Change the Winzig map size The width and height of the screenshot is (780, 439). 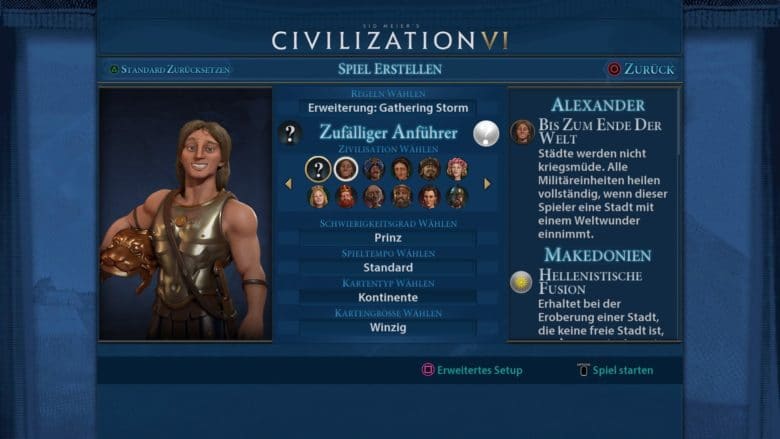tap(388, 327)
